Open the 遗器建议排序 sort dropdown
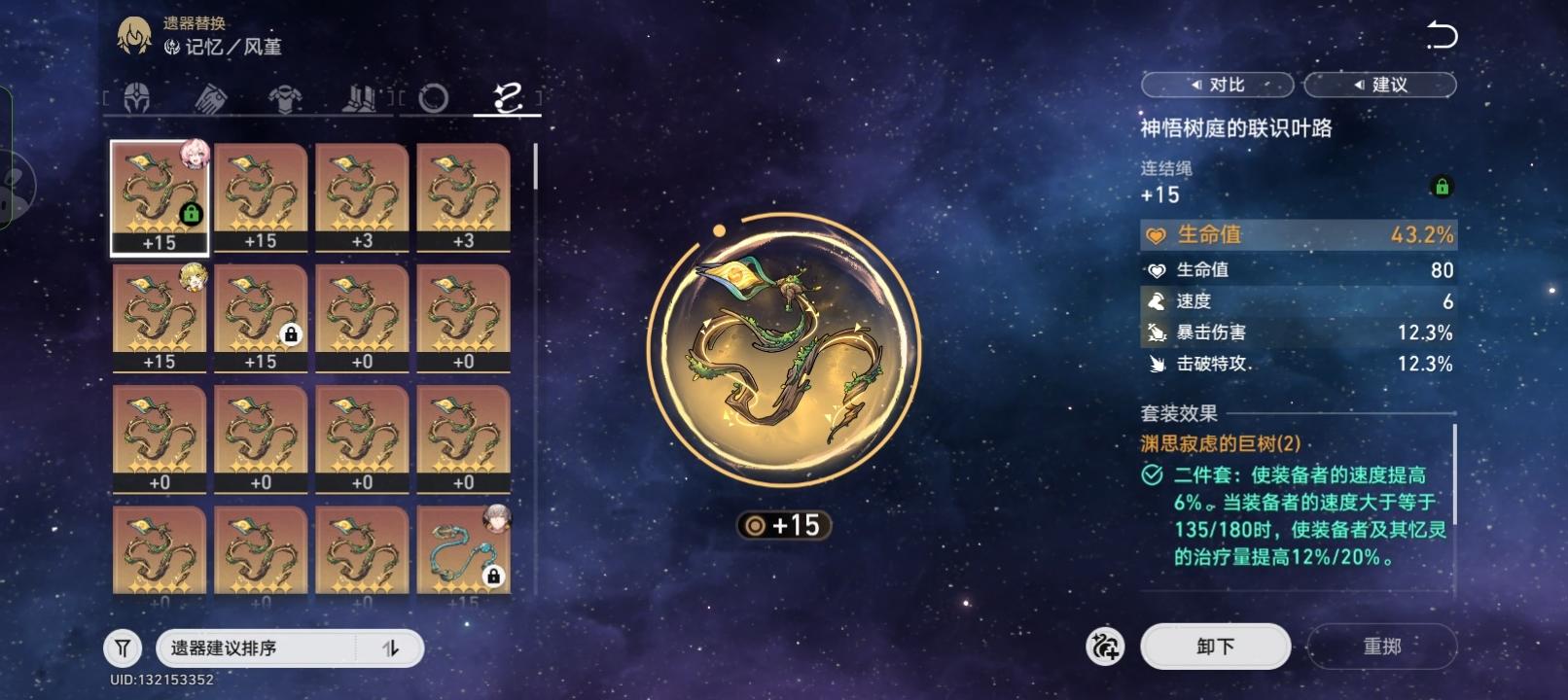The height and width of the screenshot is (700, 1568). 272,647
